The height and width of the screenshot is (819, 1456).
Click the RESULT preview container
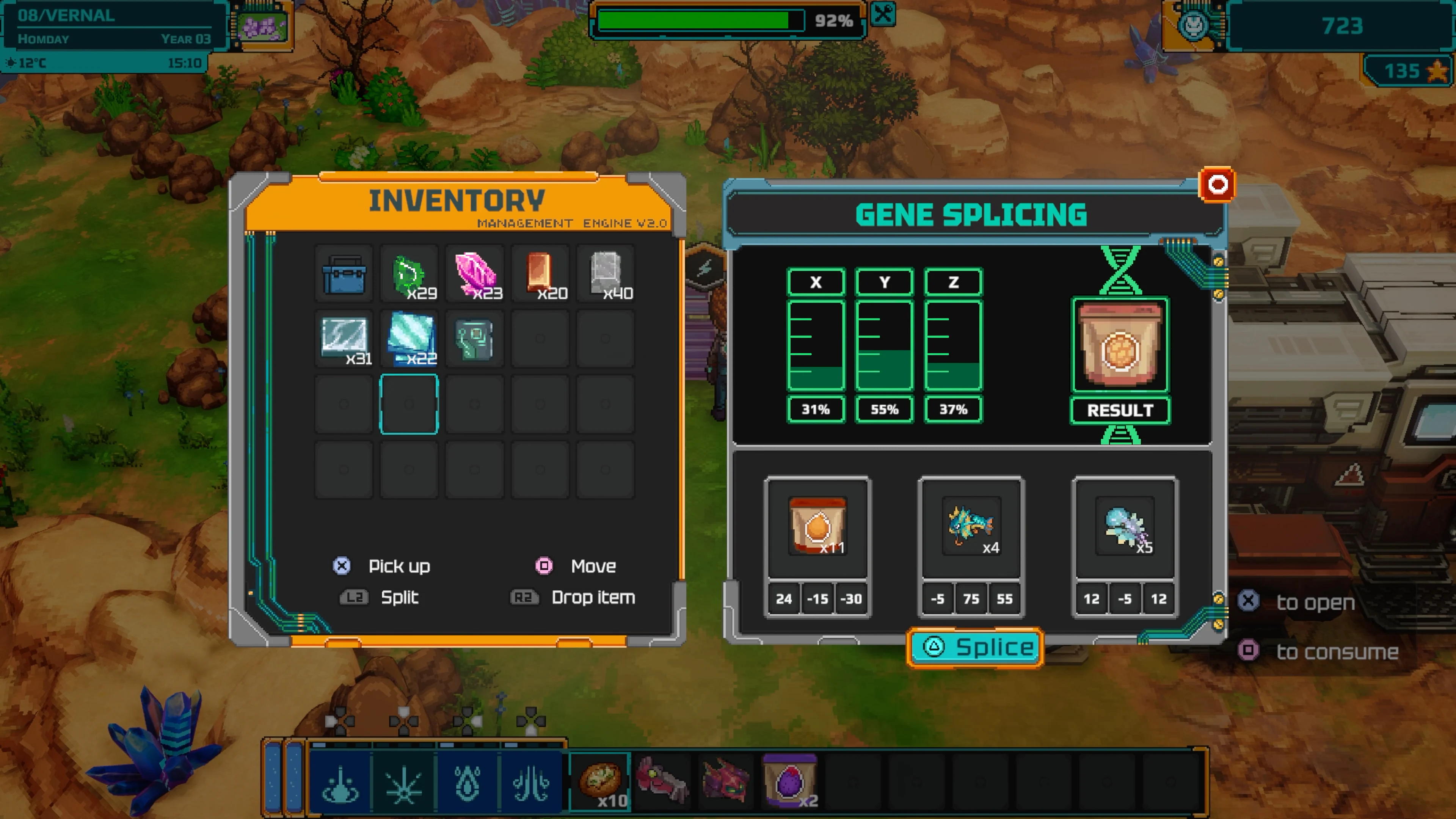(1121, 346)
